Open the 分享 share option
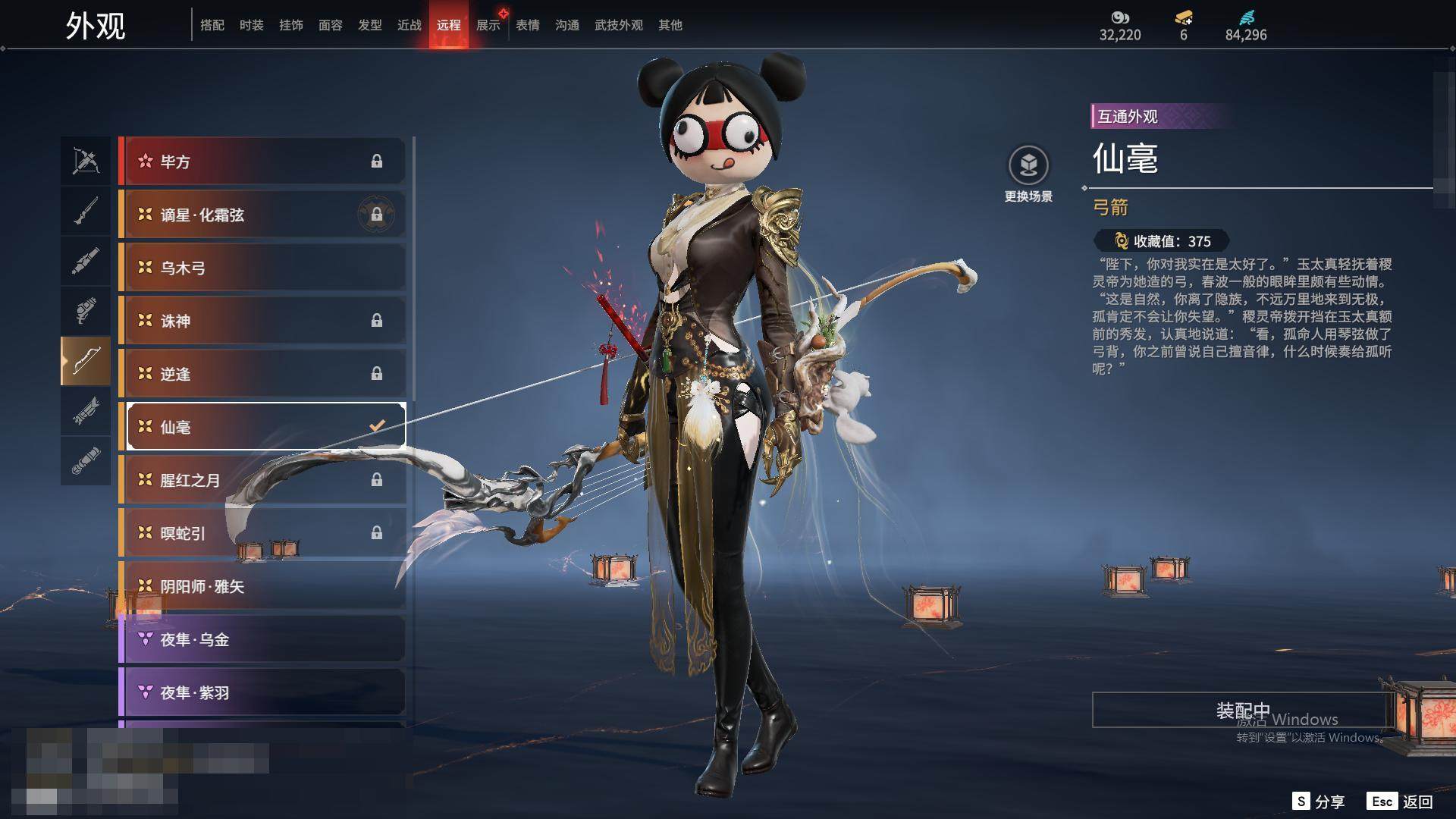This screenshot has height=819, width=1456. click(1319, 802)
